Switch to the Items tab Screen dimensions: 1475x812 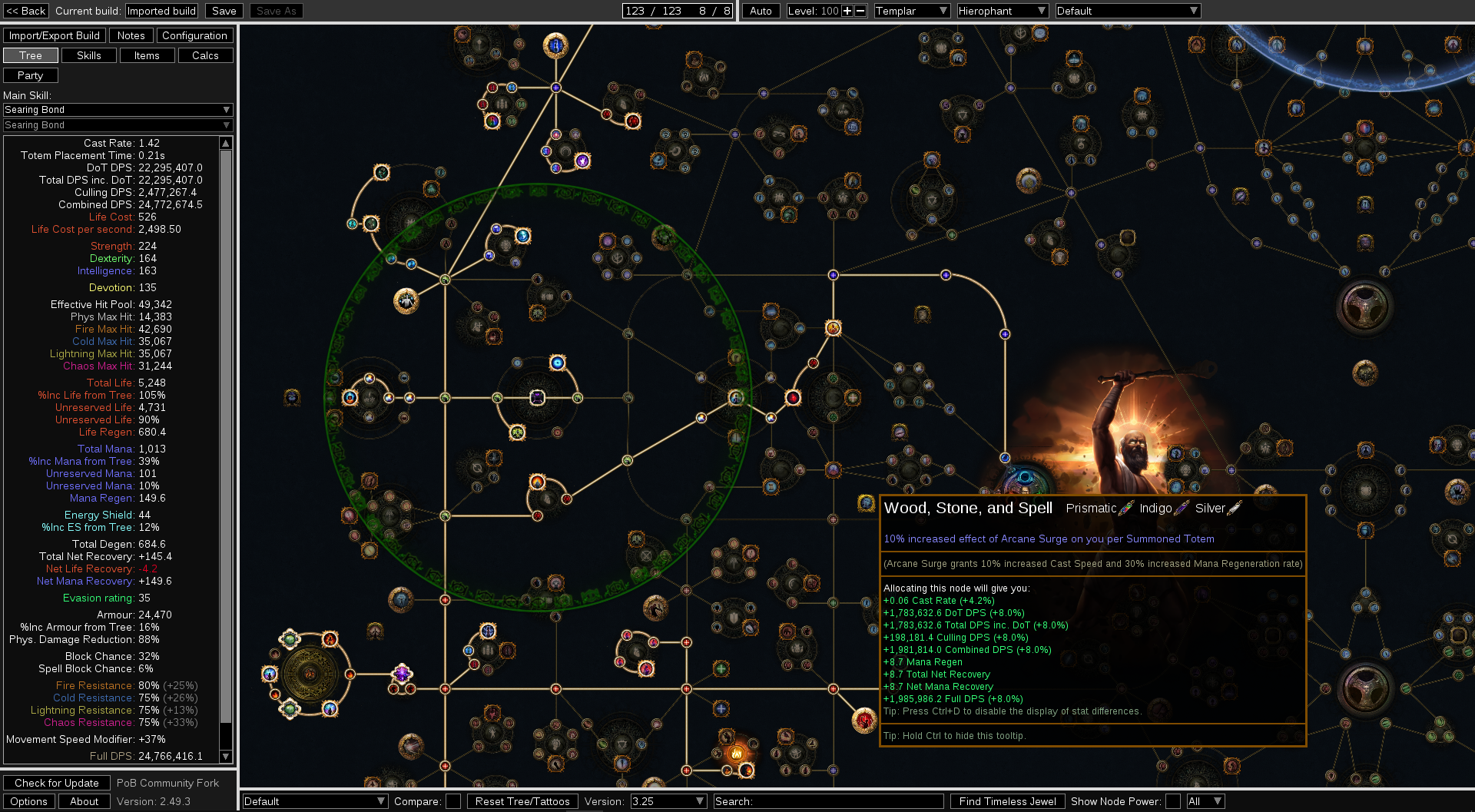pyautogui.click(x=147, y=55)
